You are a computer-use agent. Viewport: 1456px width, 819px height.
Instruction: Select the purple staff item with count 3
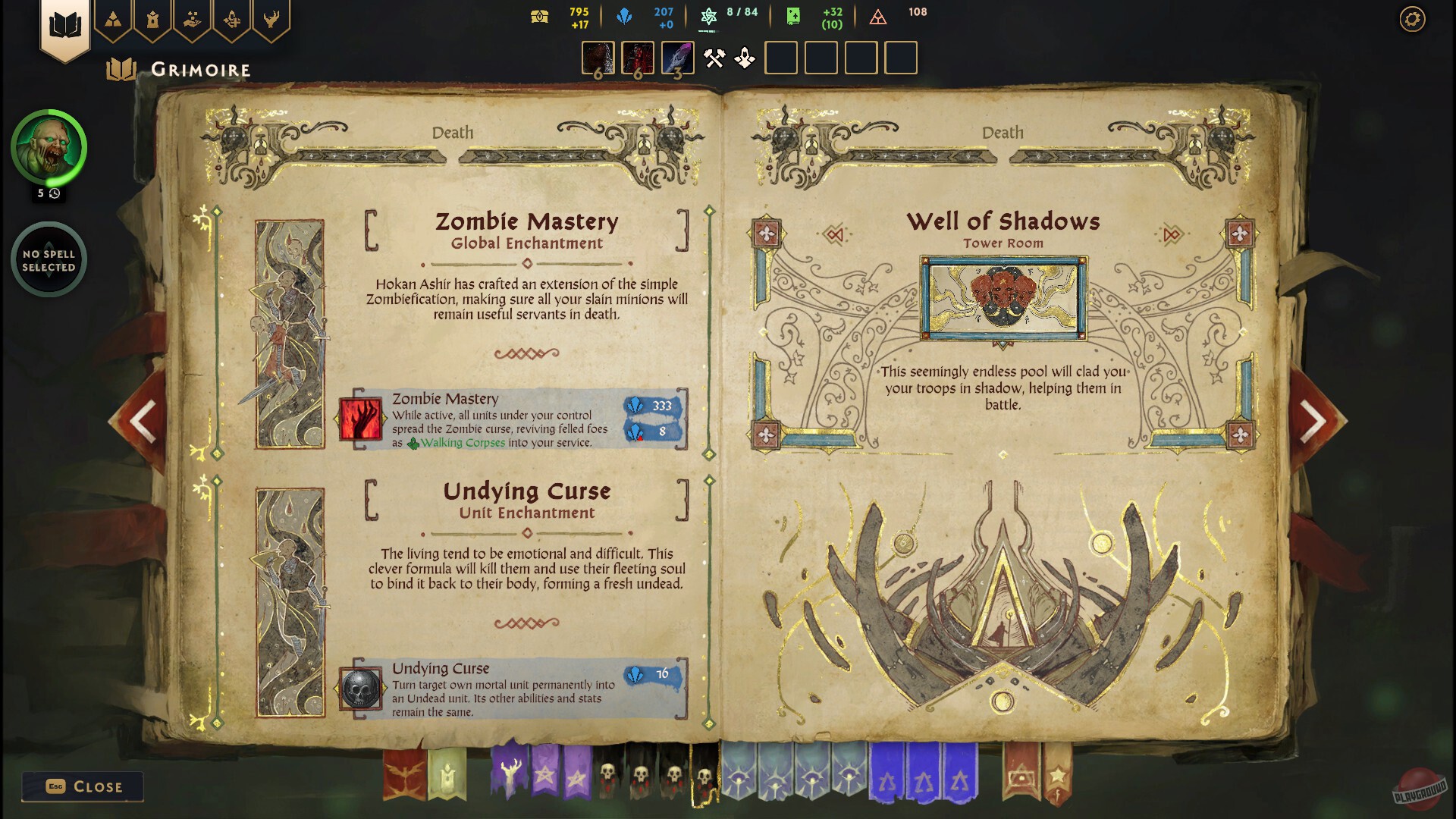[x=677, y=58]
